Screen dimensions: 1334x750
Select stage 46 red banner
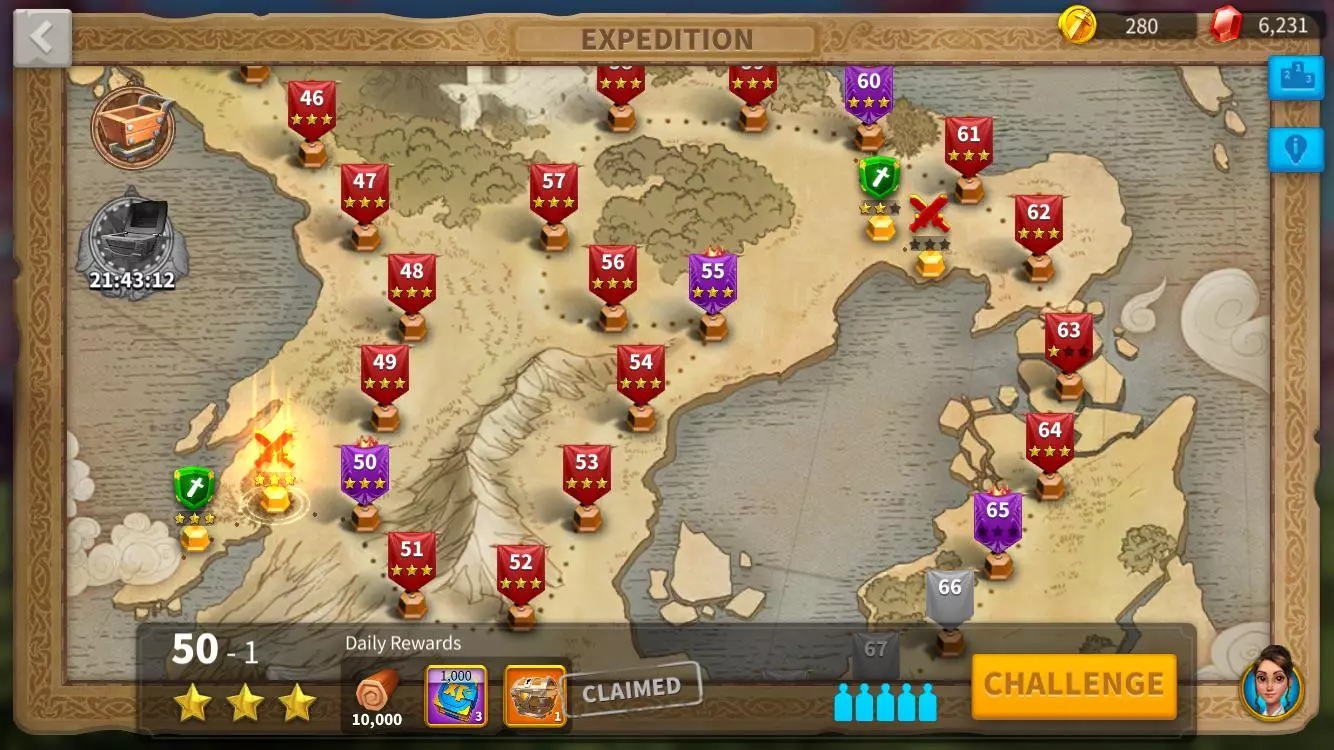tap(312, 105)
